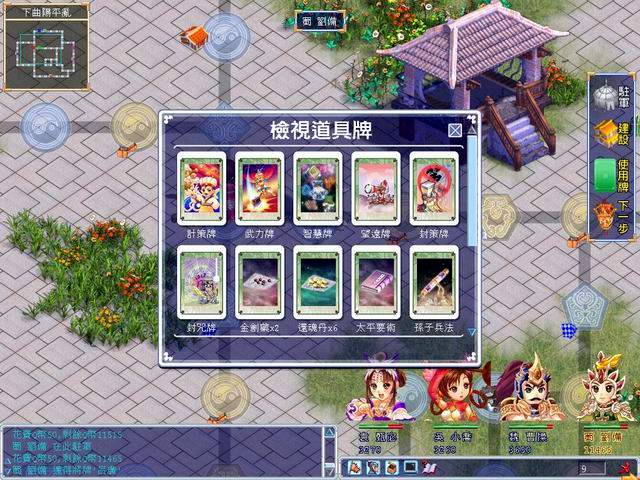Select the 望遠牌 card
This screenshot has width=640, height=480.
point(376,188)
